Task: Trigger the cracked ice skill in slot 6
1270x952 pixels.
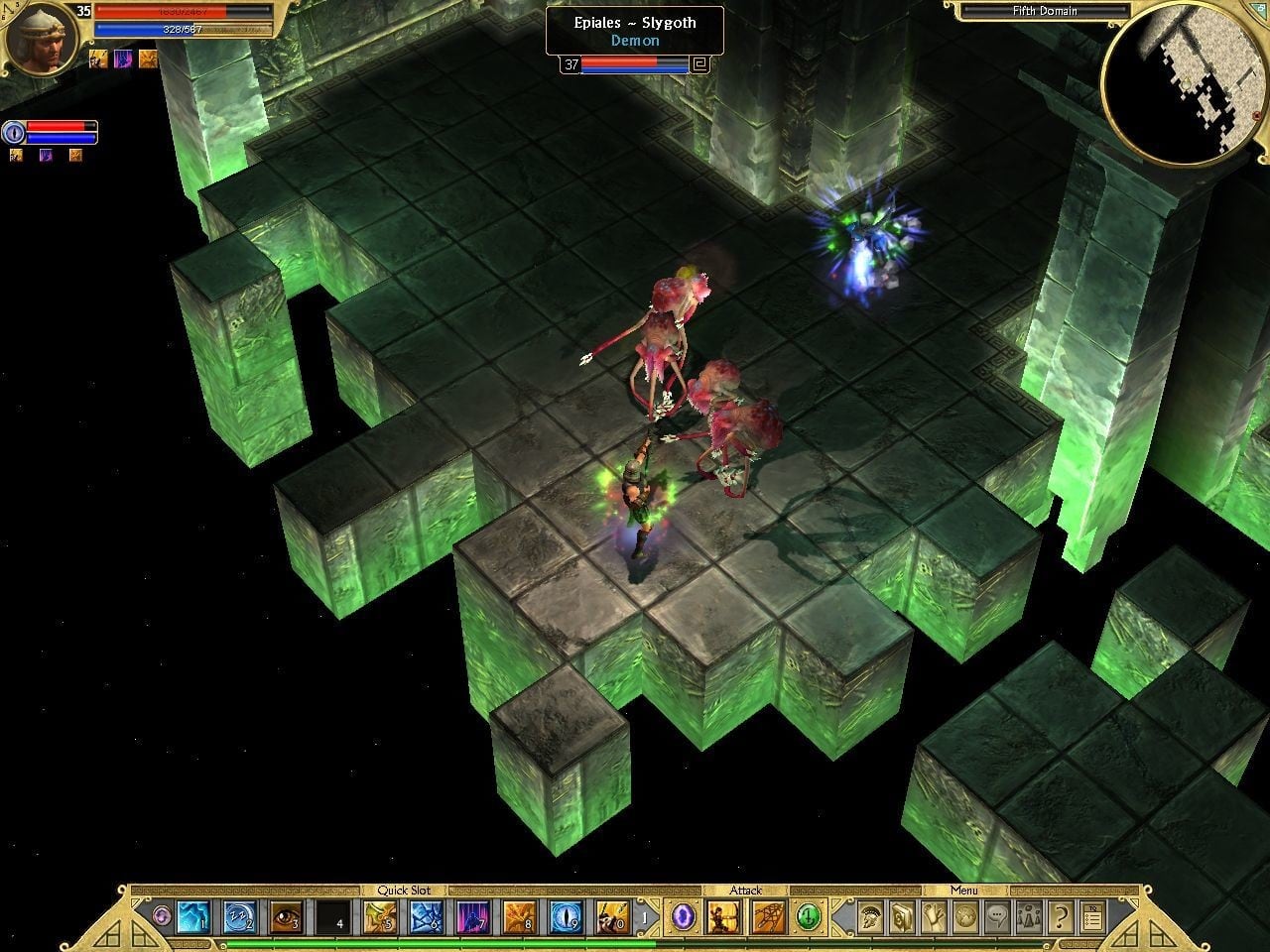Action: (x=428, y=917)
